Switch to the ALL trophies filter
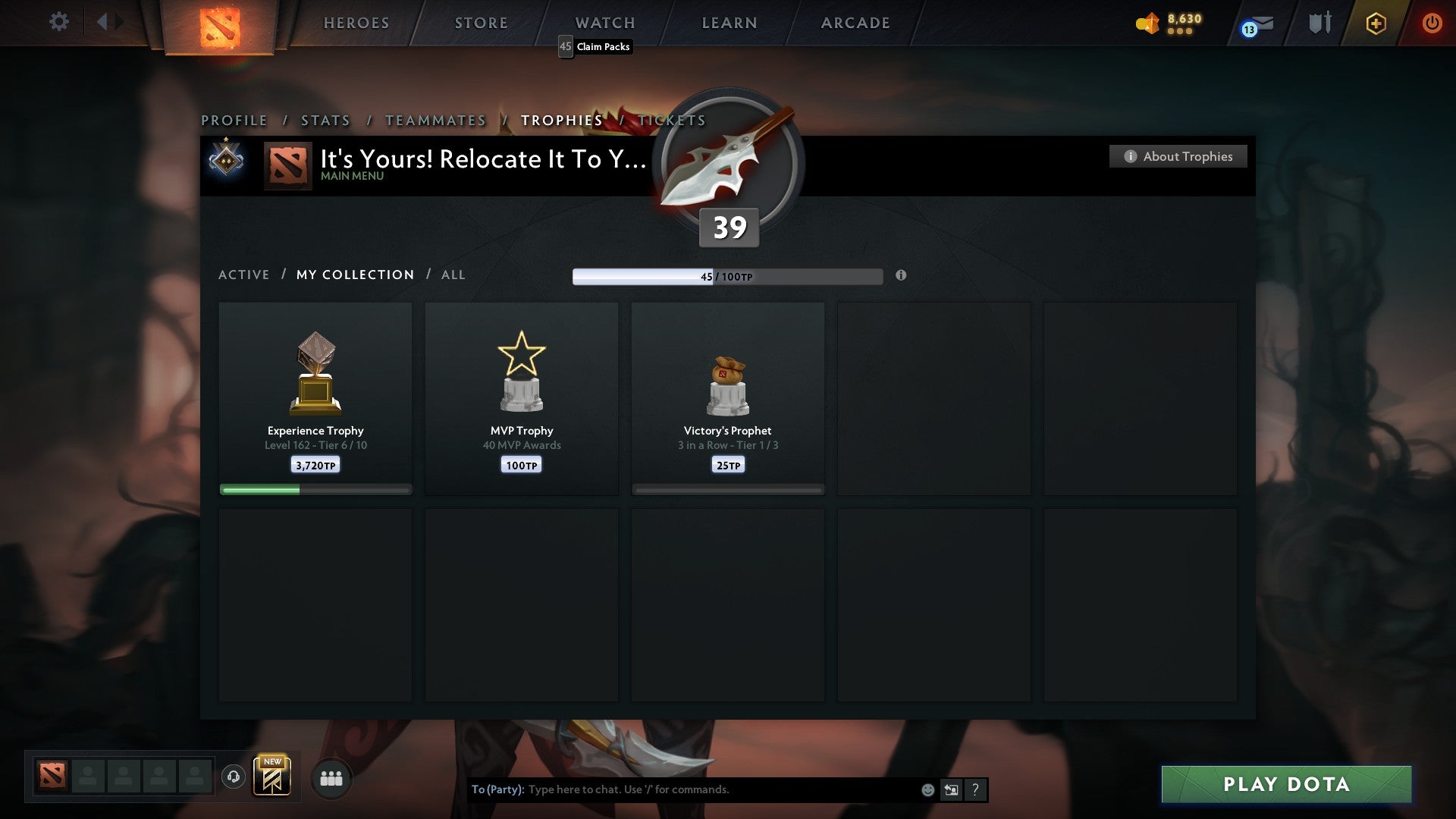The width and height of the screenshot is (1456, 819). click(x=453, y=275)
